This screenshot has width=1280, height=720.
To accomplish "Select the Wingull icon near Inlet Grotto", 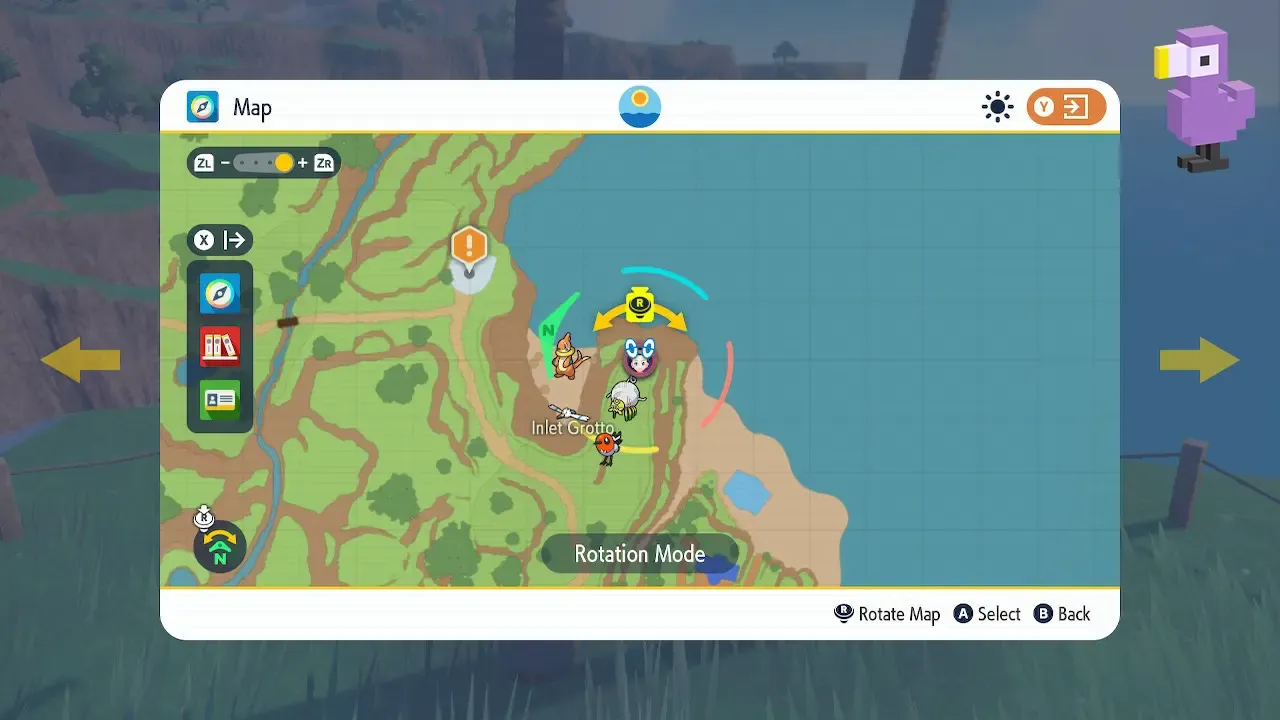I will [x=567, y=412].
